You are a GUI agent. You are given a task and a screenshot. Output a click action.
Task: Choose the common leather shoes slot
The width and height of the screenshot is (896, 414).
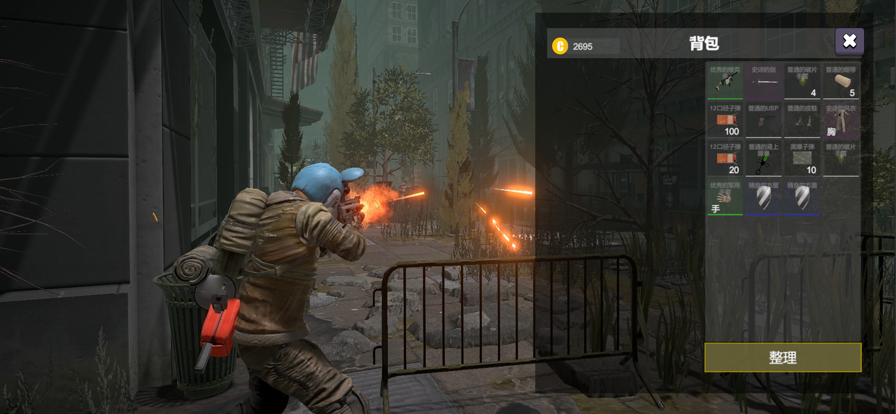[802, 119]
